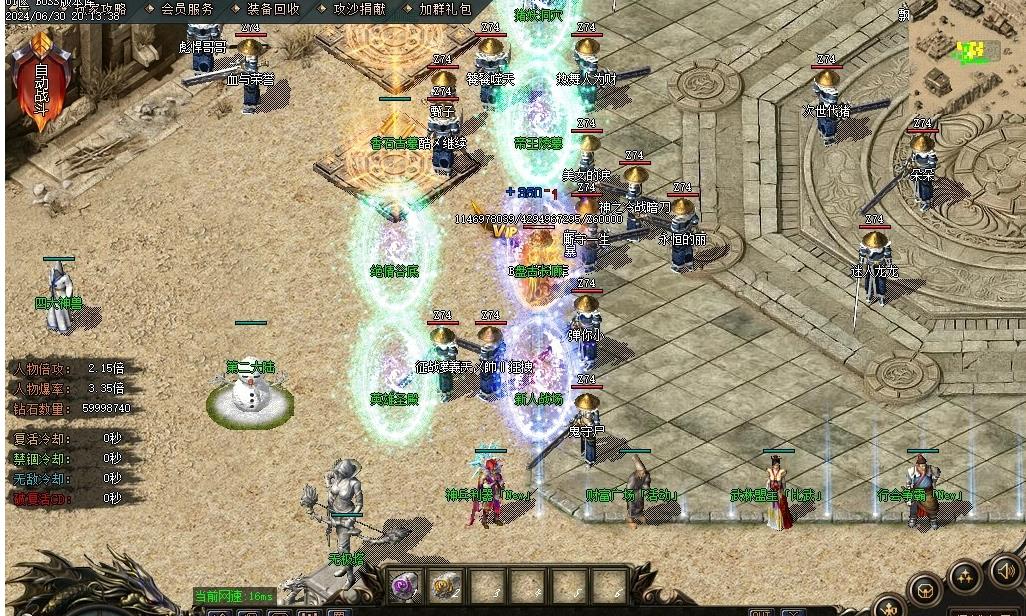Use the golden scroll in hotbar slot 2

pyautogui.click(x=446, y=586)
